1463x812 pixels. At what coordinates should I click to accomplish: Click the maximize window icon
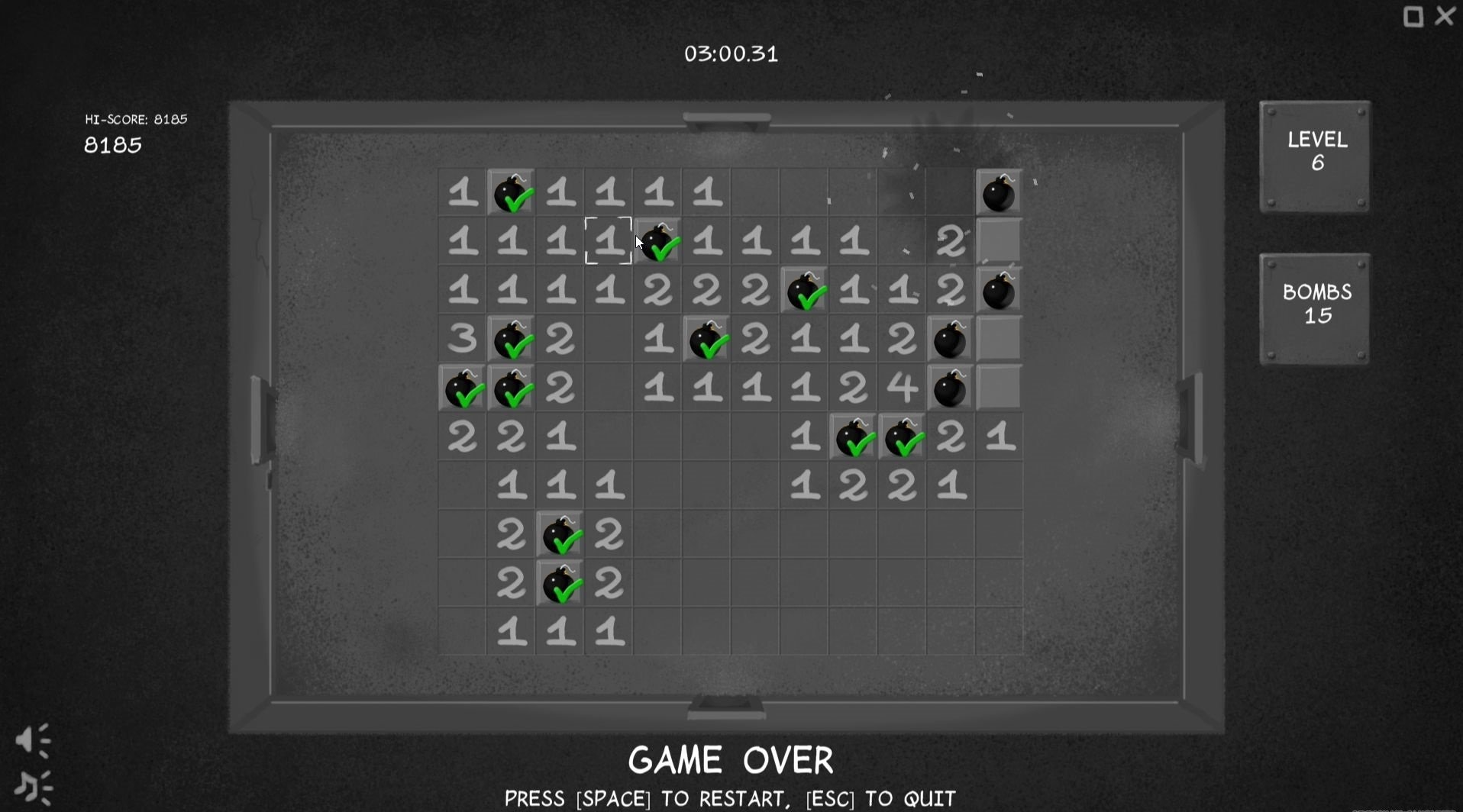click(x=1412, y=16)
